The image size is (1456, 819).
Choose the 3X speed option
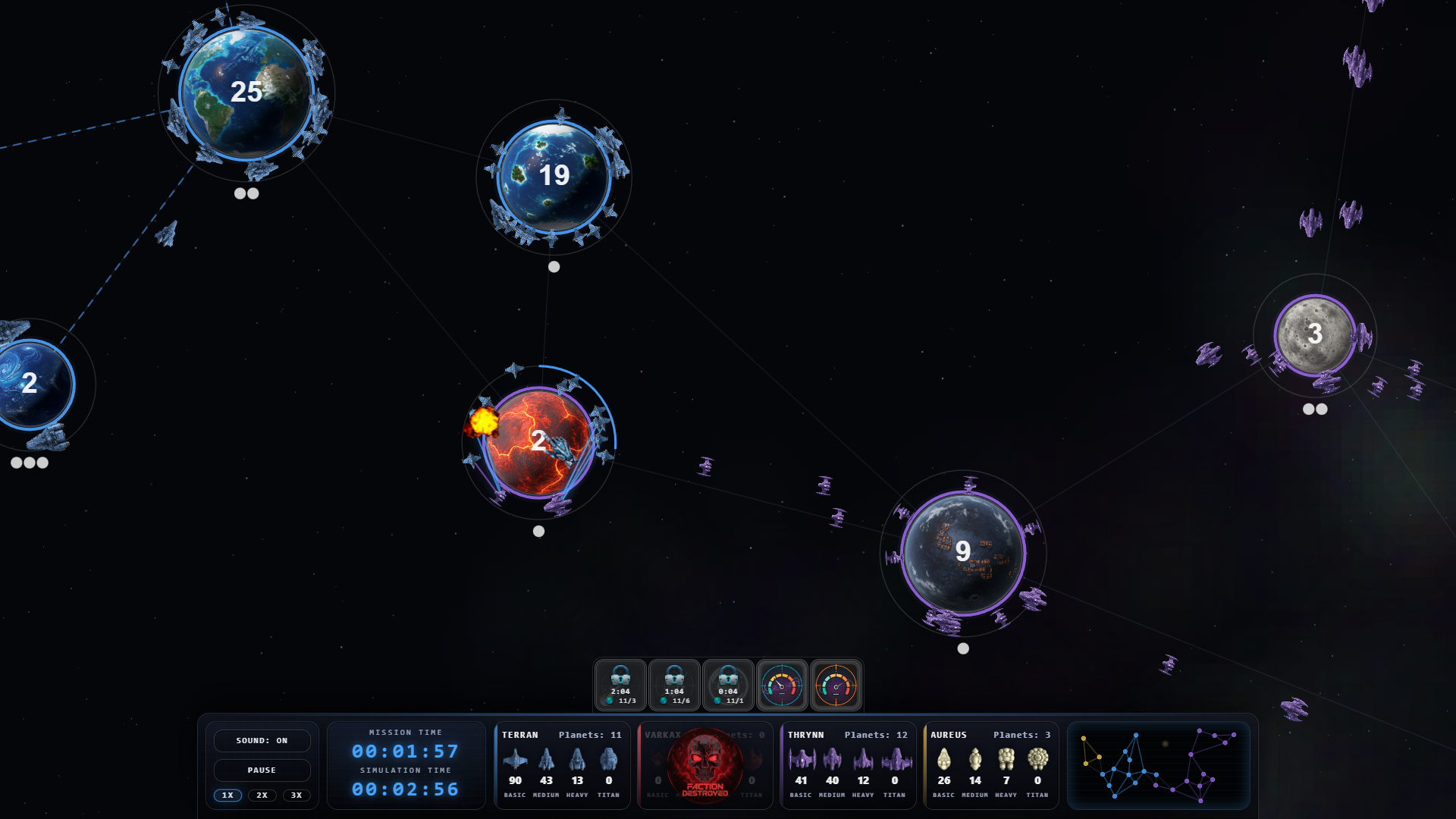(x=297, y=795)
